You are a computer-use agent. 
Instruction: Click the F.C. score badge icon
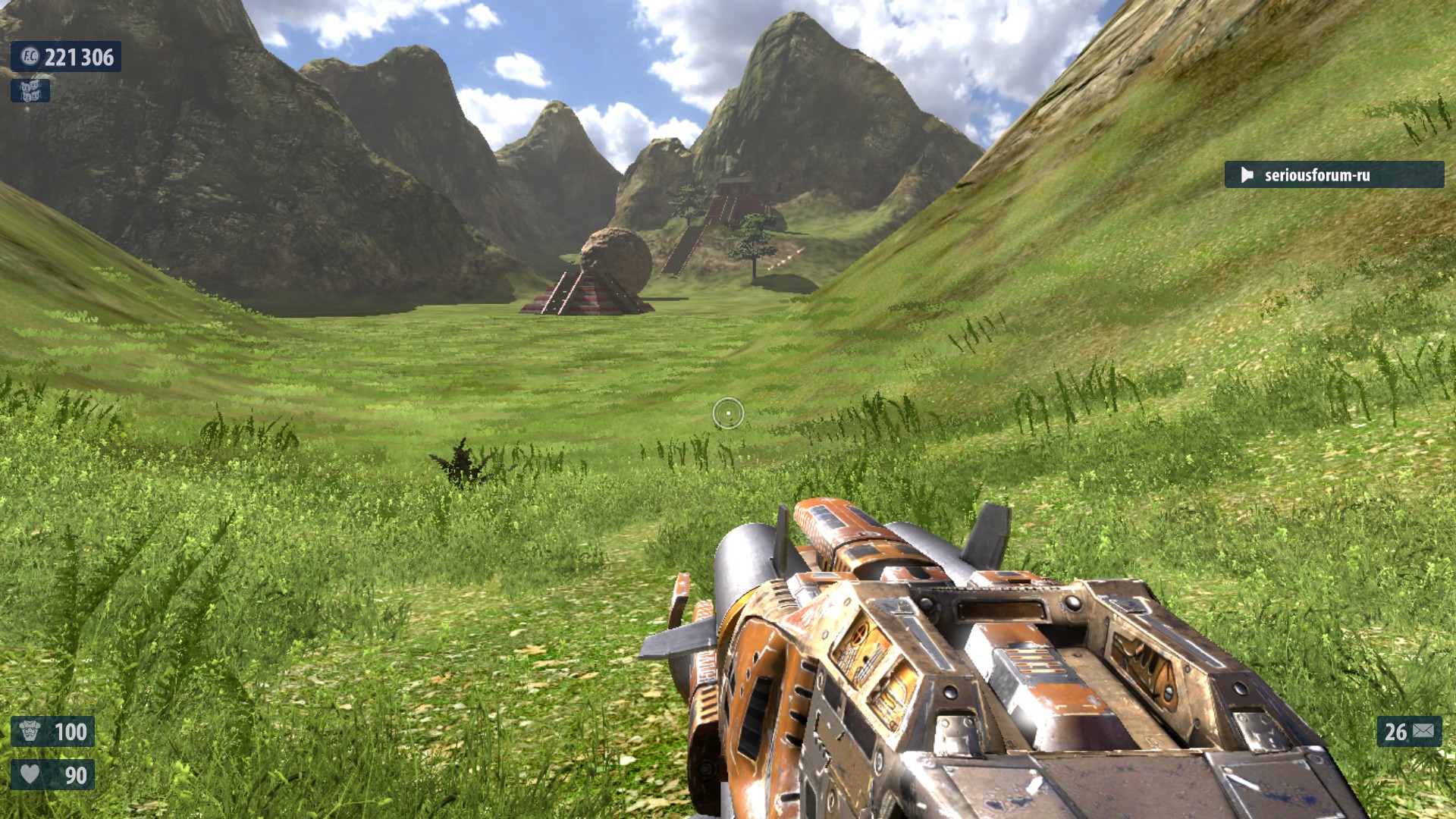pyautogui.click(x=30, y=57)
